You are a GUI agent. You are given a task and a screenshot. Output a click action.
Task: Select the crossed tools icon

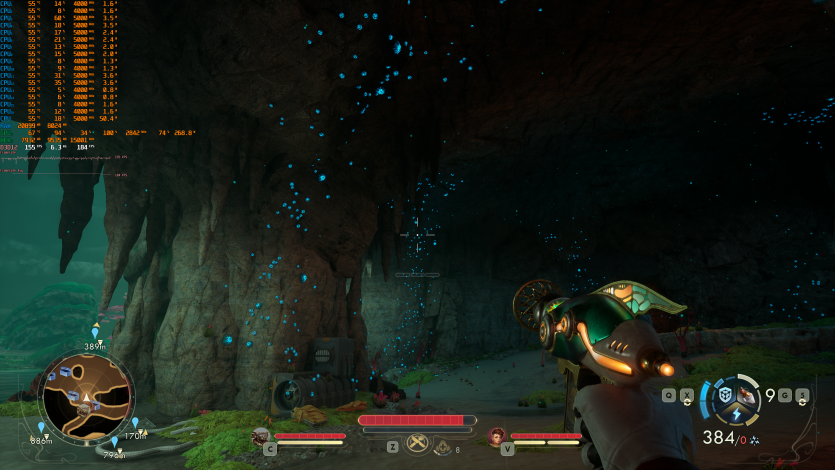[417, 445]
